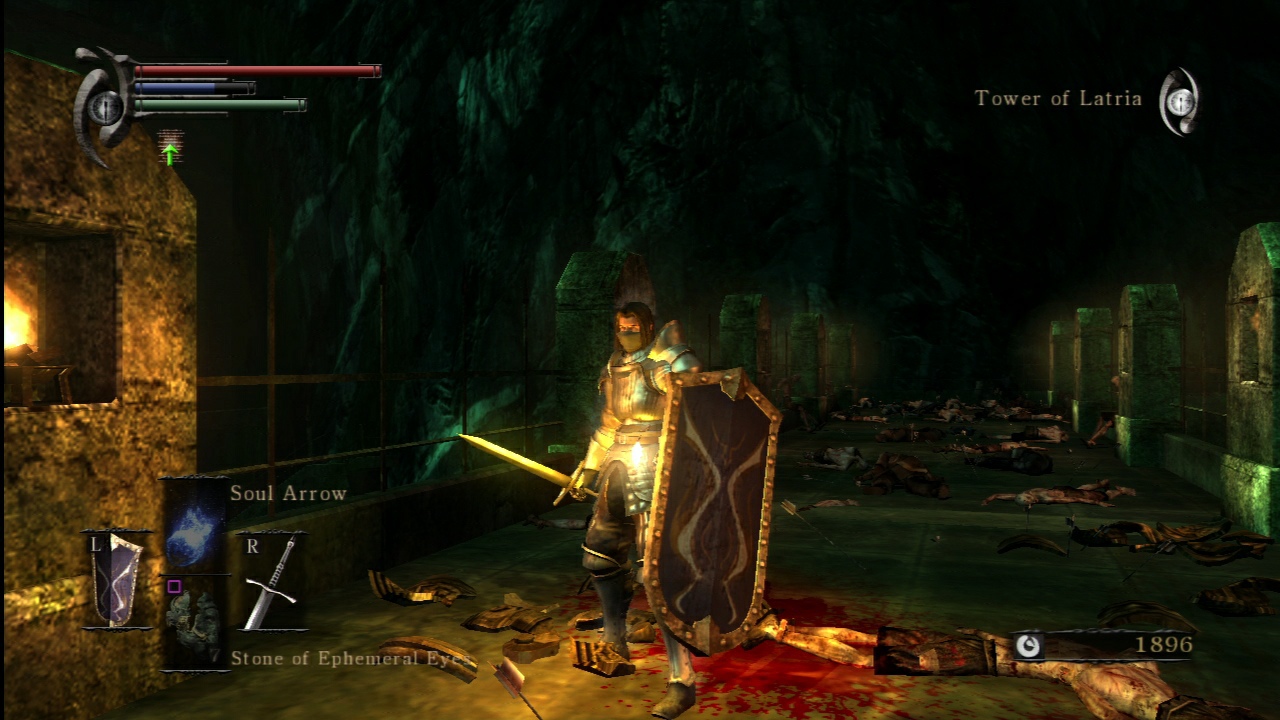Click the Tower of Latria archstone icon
The image size is (1280, 720).
click(x=1181, y=99)
